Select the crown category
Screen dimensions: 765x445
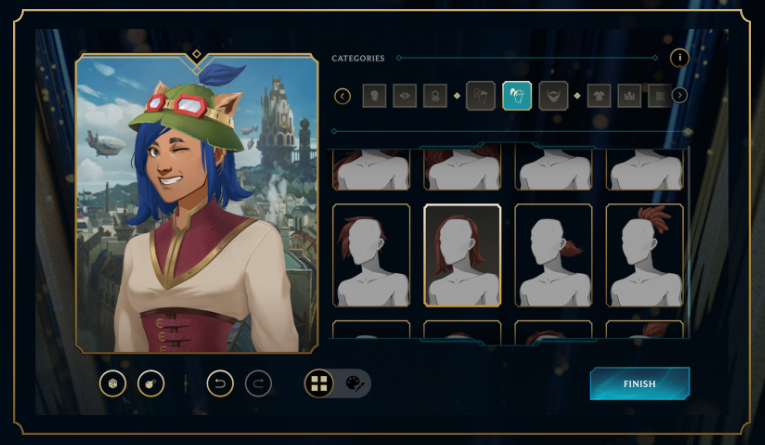[x=630, y=96]
